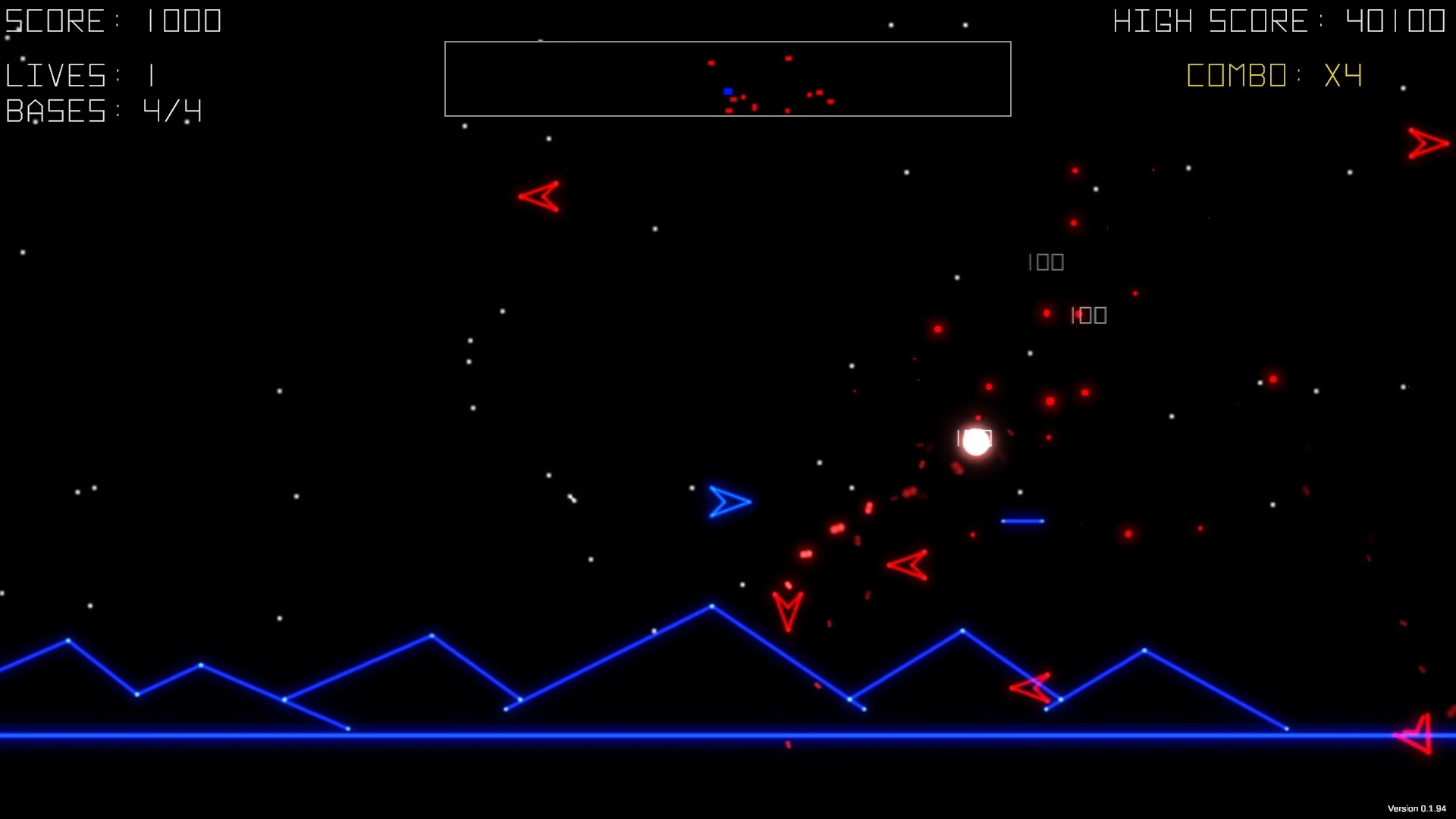This screenshot has height=819, width=1456.
Task: Target the red arrow at bottom right corner
Action: click(1415, 734)
